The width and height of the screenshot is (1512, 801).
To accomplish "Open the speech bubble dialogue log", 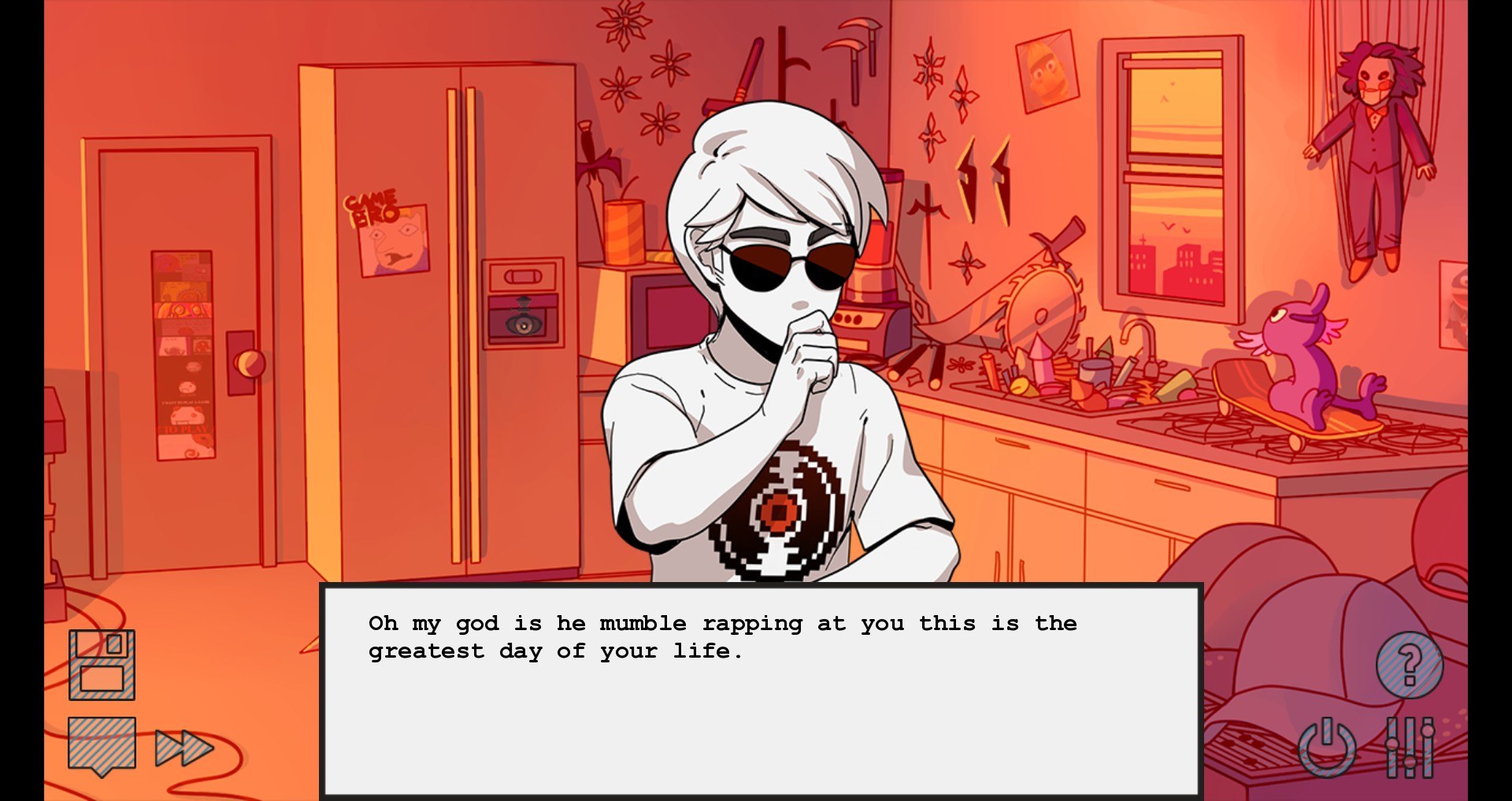I will pyautogui.click(x=102, y=744).
